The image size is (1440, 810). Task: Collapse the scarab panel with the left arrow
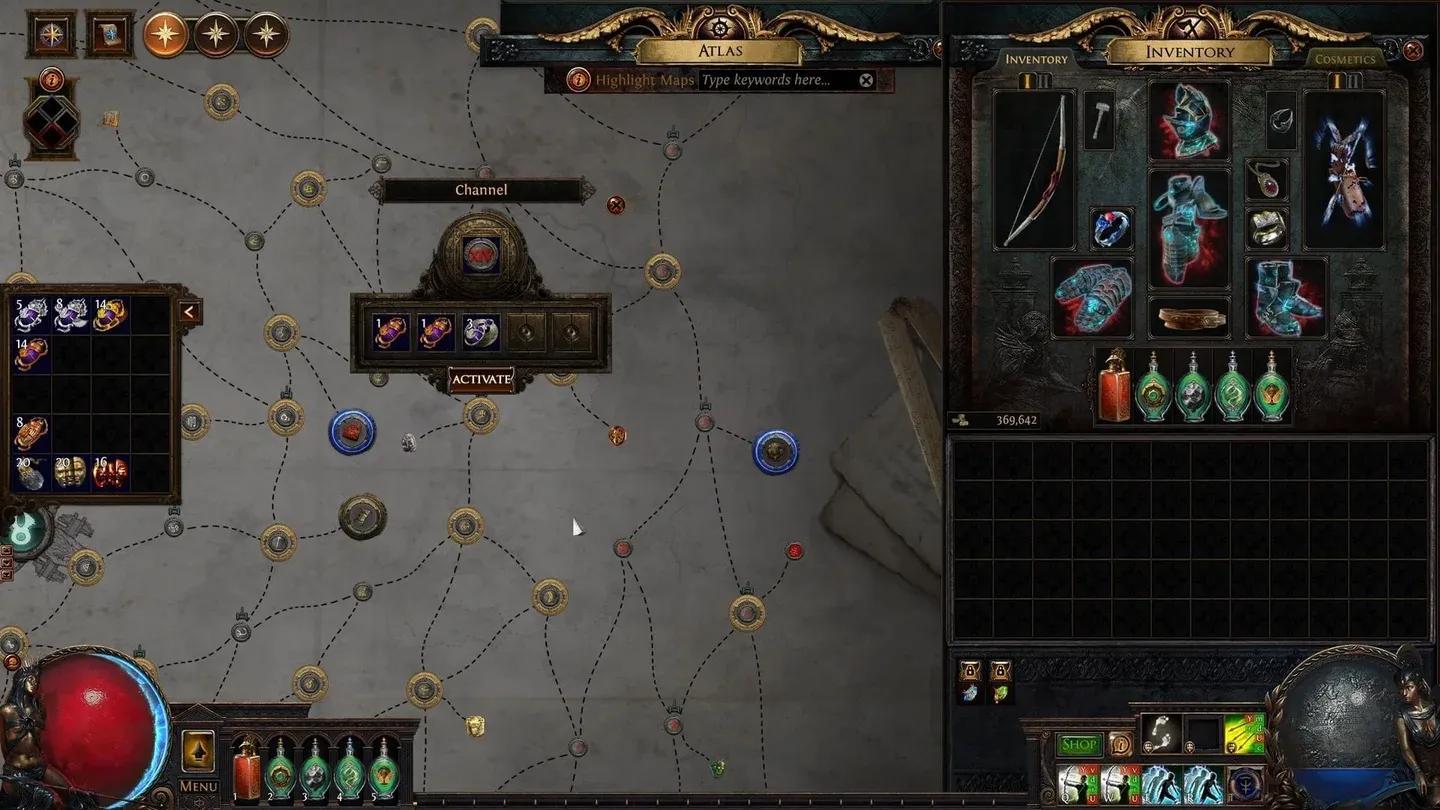coord(189,310)
